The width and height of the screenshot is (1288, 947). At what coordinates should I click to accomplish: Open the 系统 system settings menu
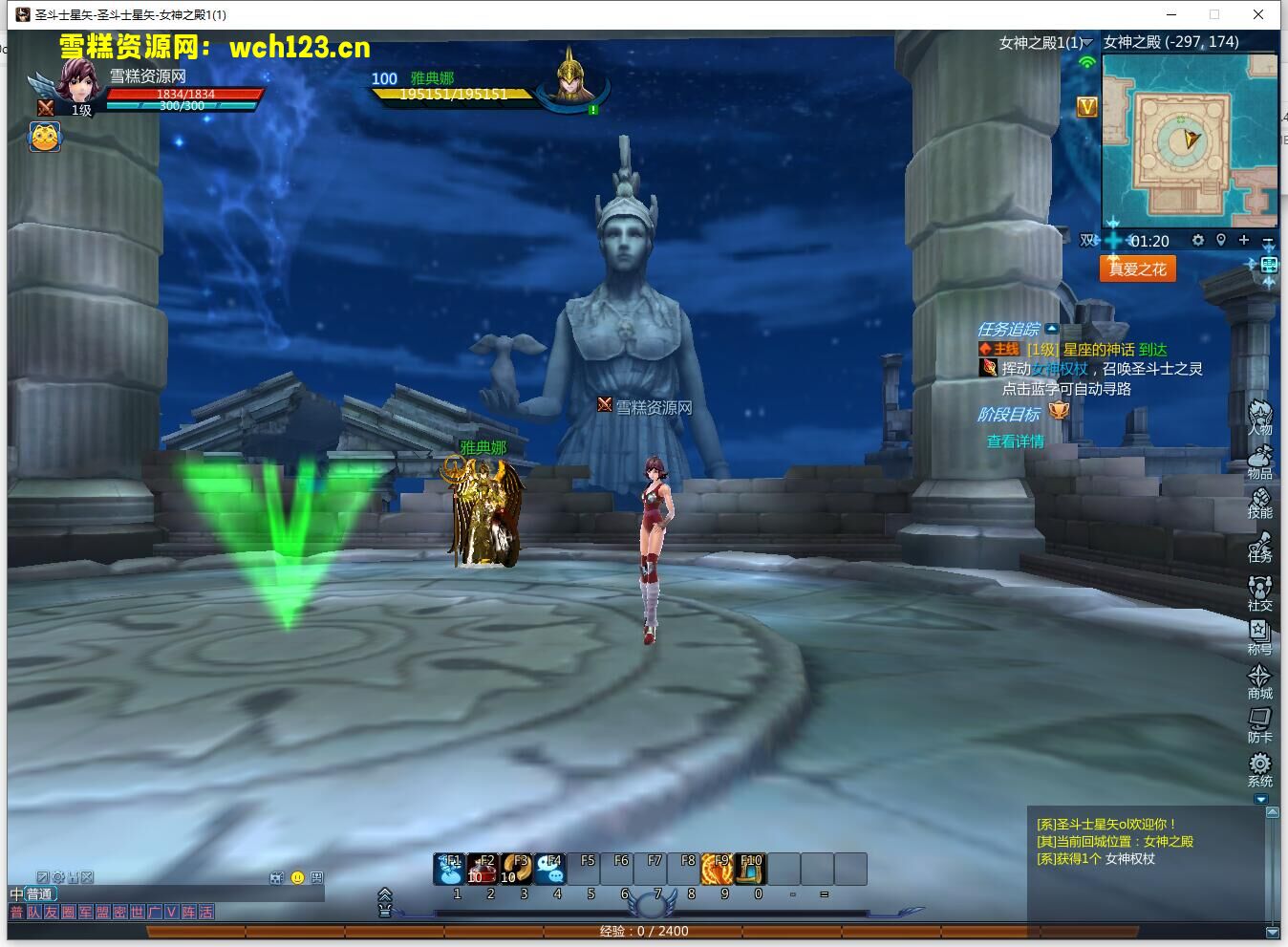click(1259, 767)
